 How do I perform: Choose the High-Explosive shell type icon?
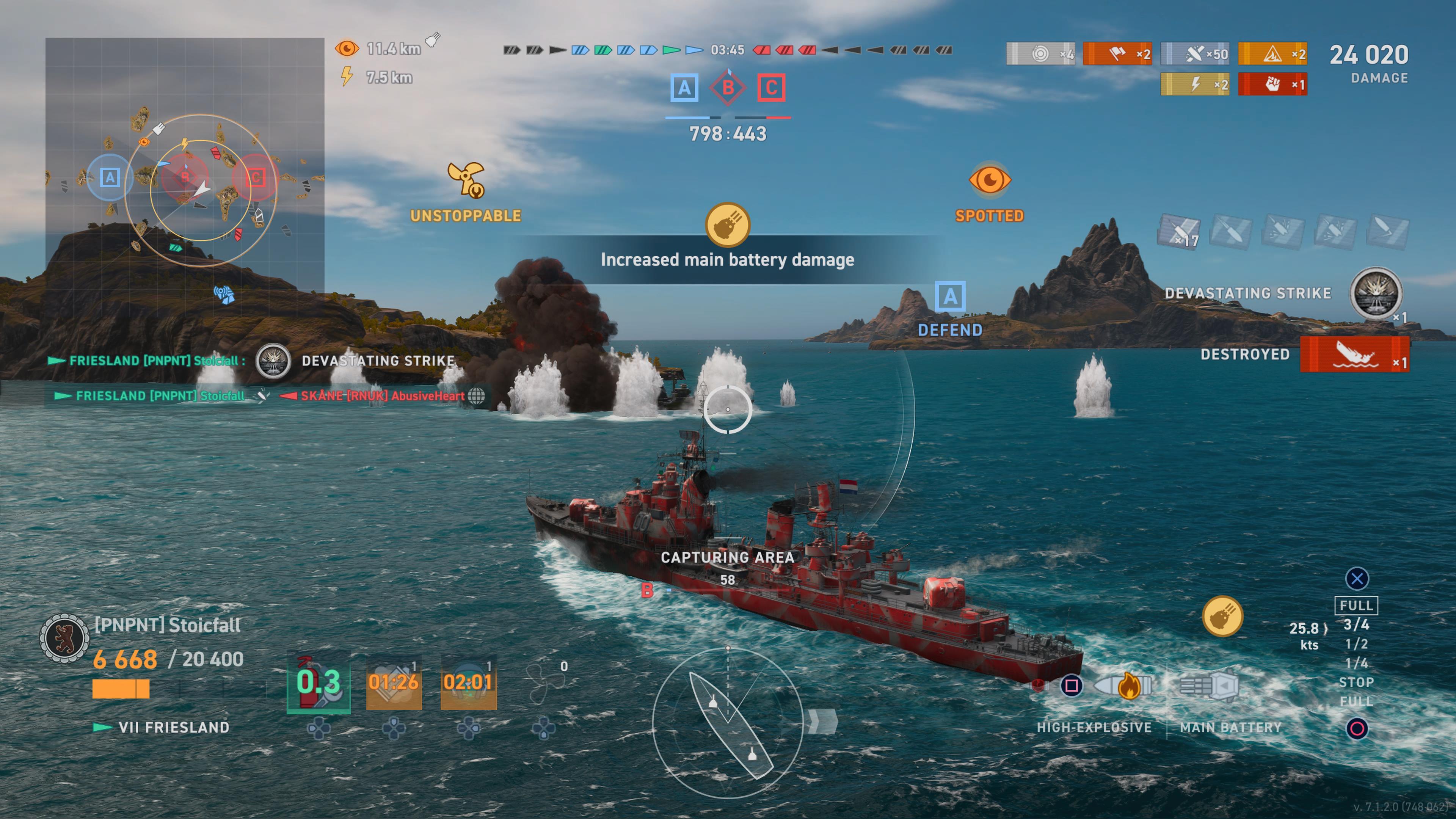point(1122,686)
